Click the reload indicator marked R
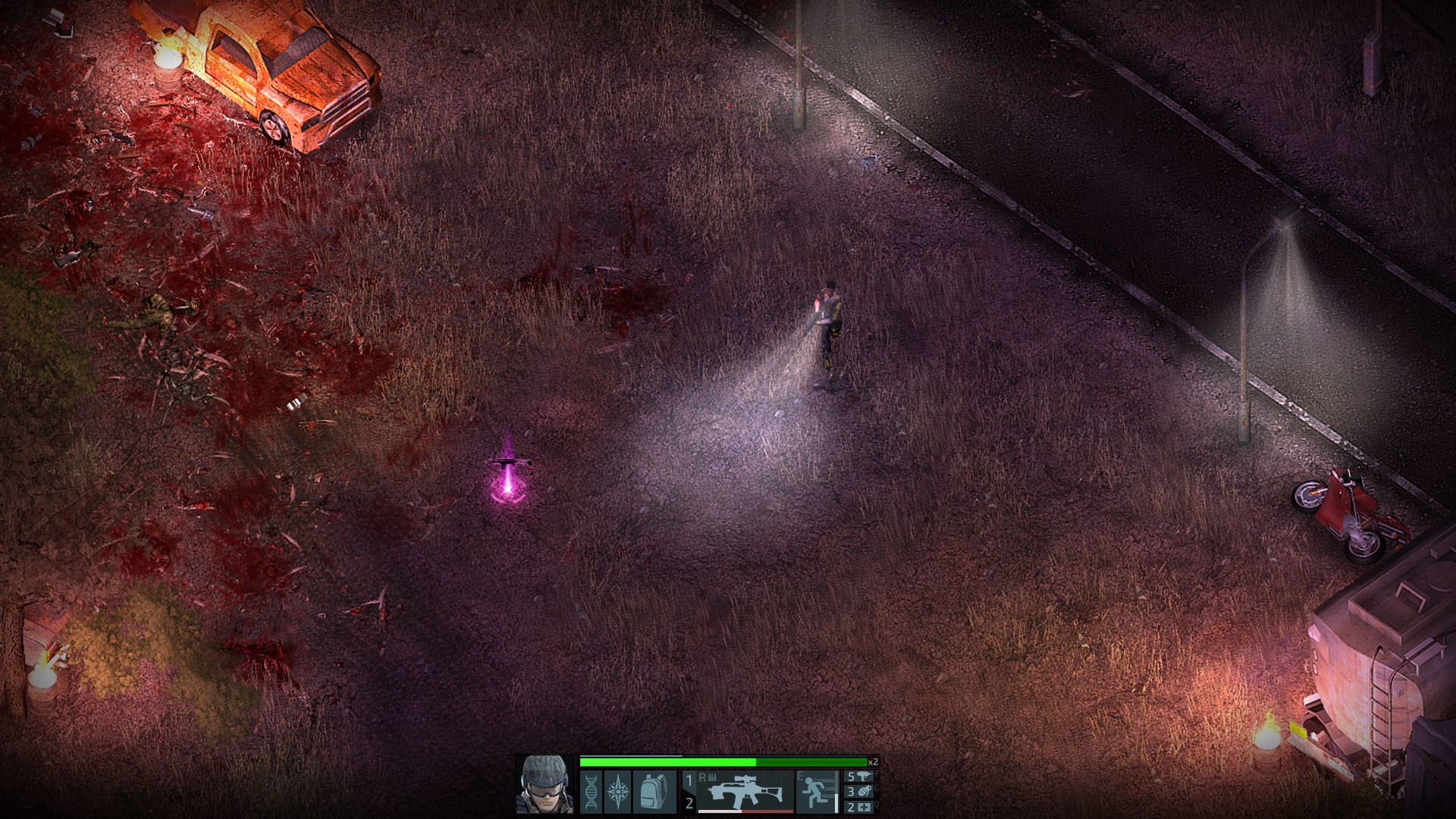 point(703,777)
